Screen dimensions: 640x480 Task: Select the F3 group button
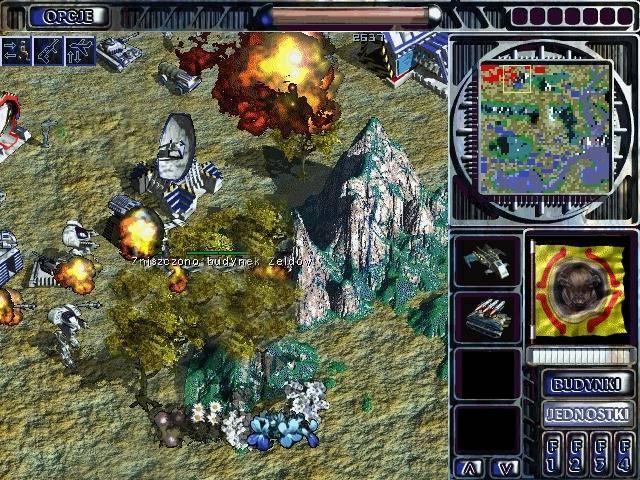(x=600, y=453)
